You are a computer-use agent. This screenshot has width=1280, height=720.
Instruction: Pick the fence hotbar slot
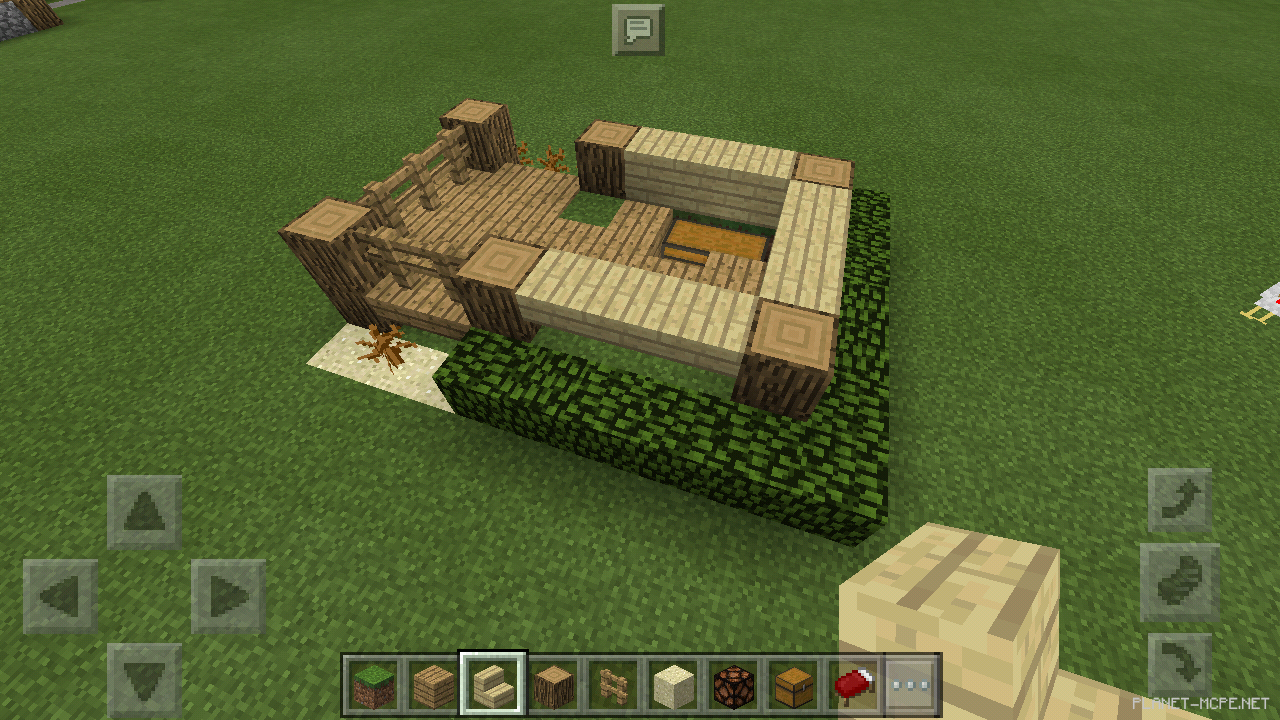pyautogui.click(x=612, y=686)
